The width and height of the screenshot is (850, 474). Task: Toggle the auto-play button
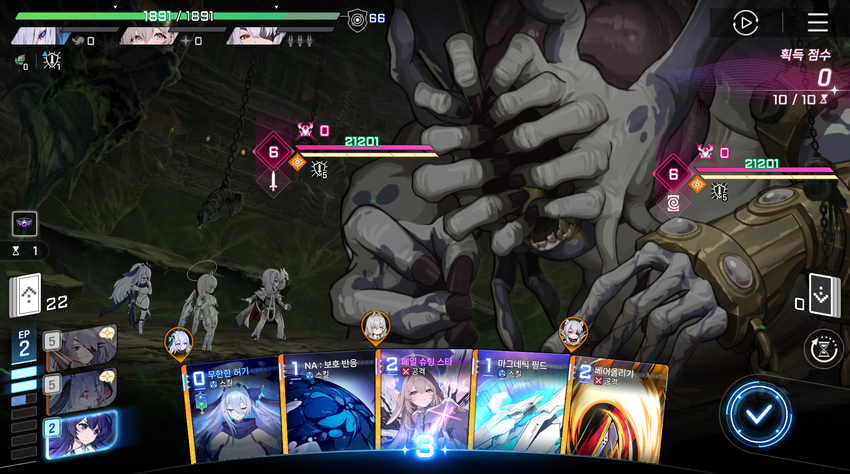745,22
